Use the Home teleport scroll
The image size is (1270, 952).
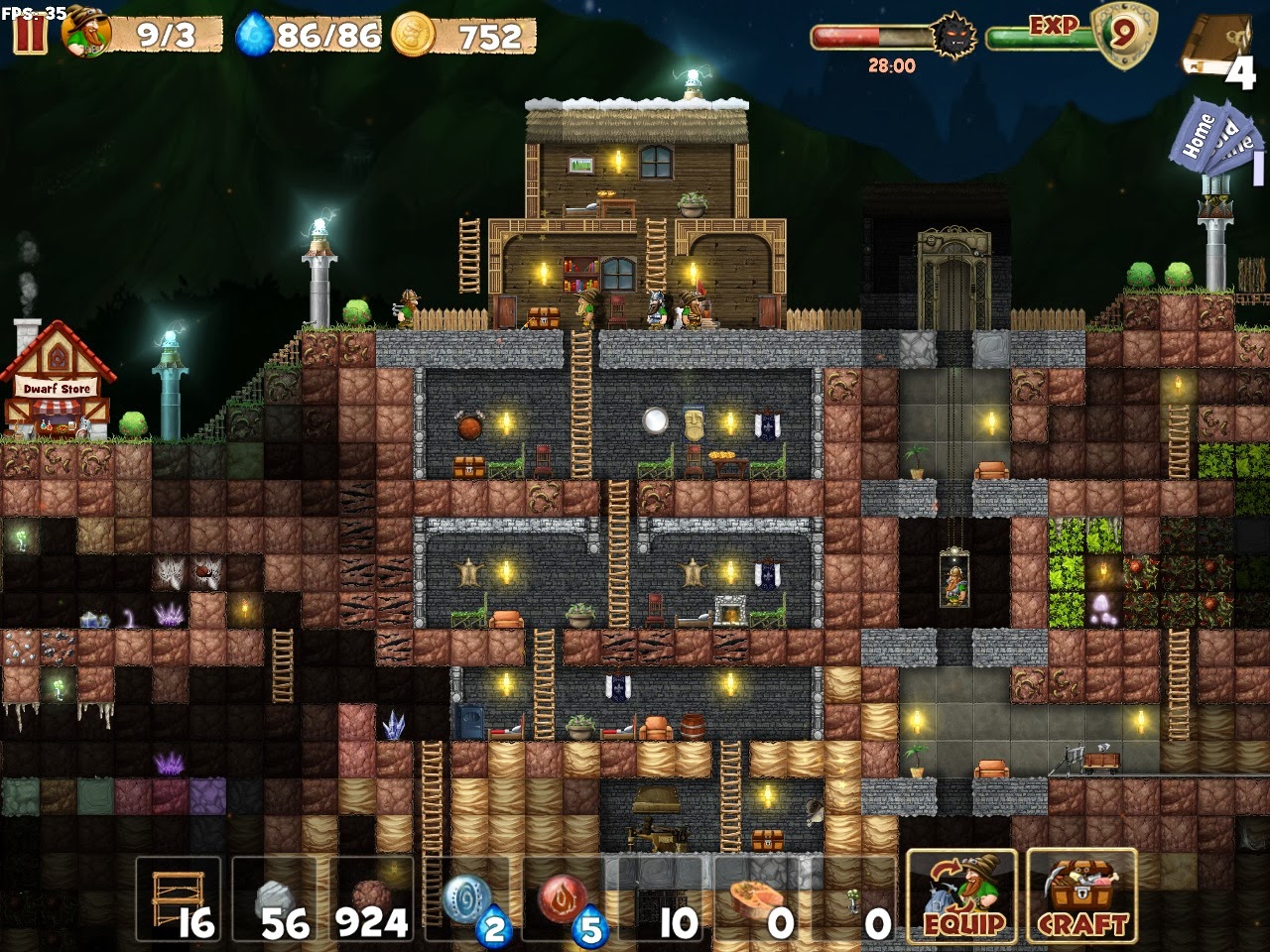coord(1198,136)
